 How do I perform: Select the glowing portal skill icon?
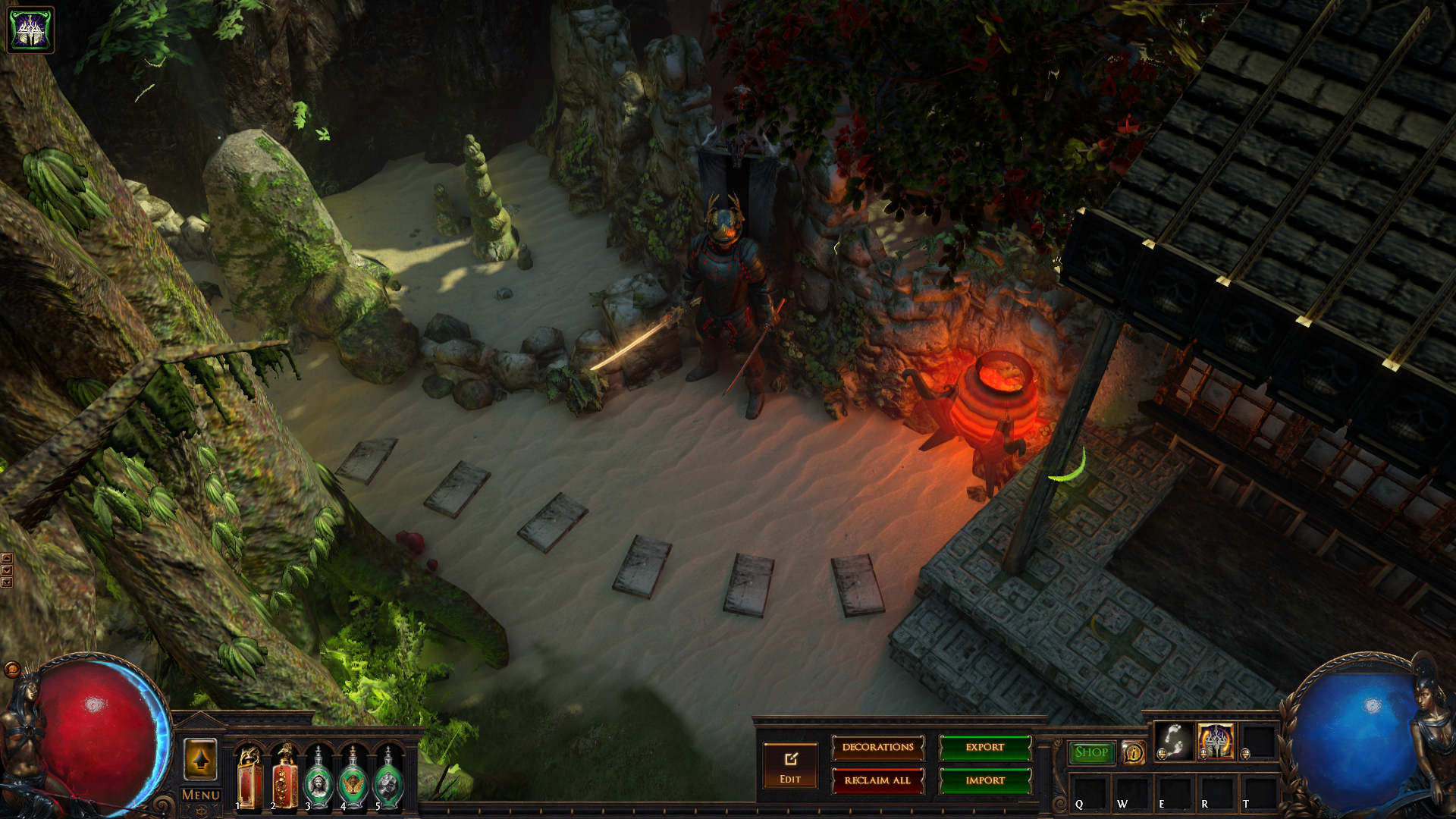[x=1216, y=741]
